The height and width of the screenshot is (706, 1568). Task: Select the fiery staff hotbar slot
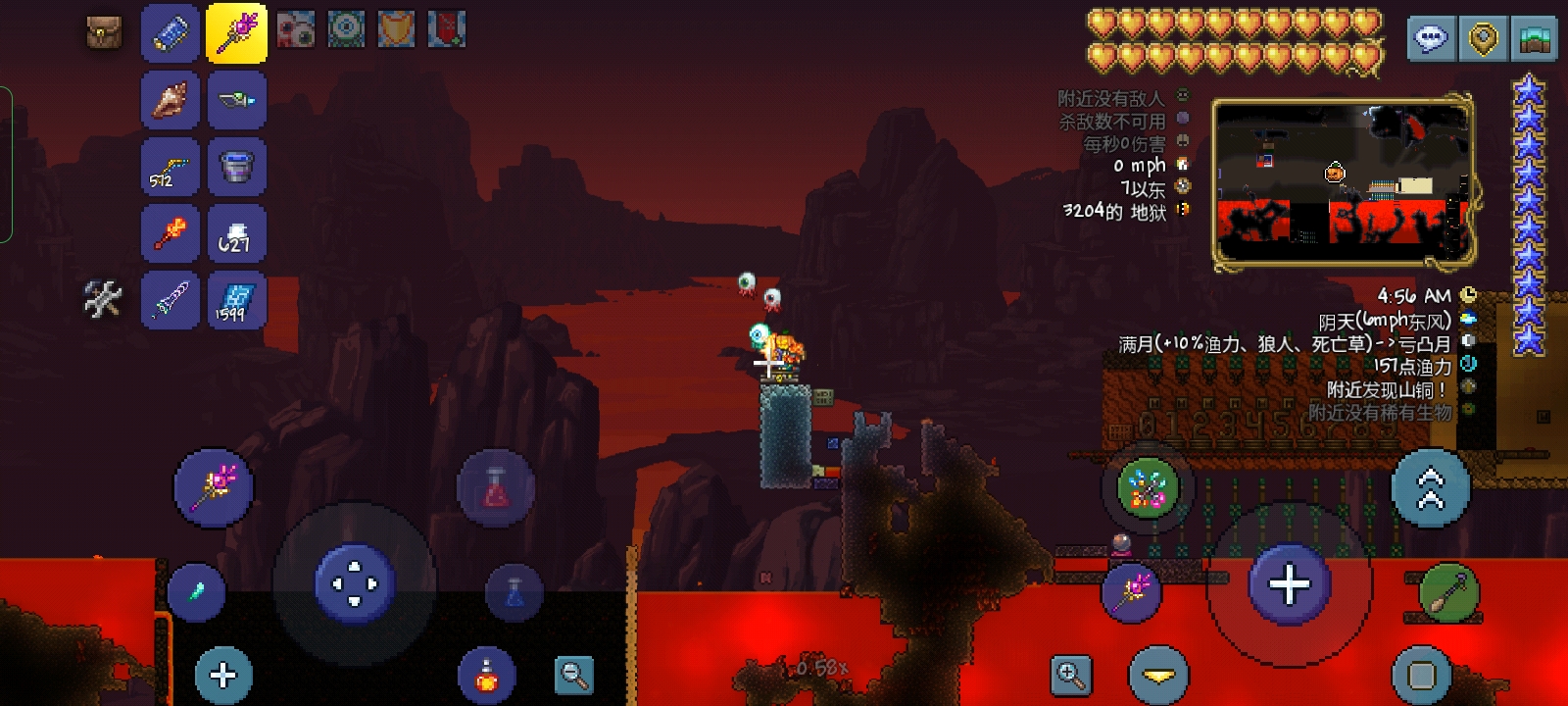click(171, 233)
